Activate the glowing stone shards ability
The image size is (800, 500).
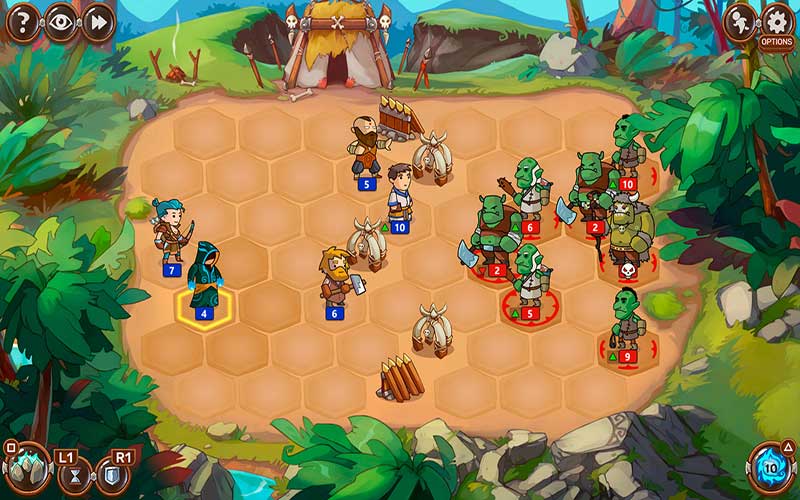coord(27,468)
